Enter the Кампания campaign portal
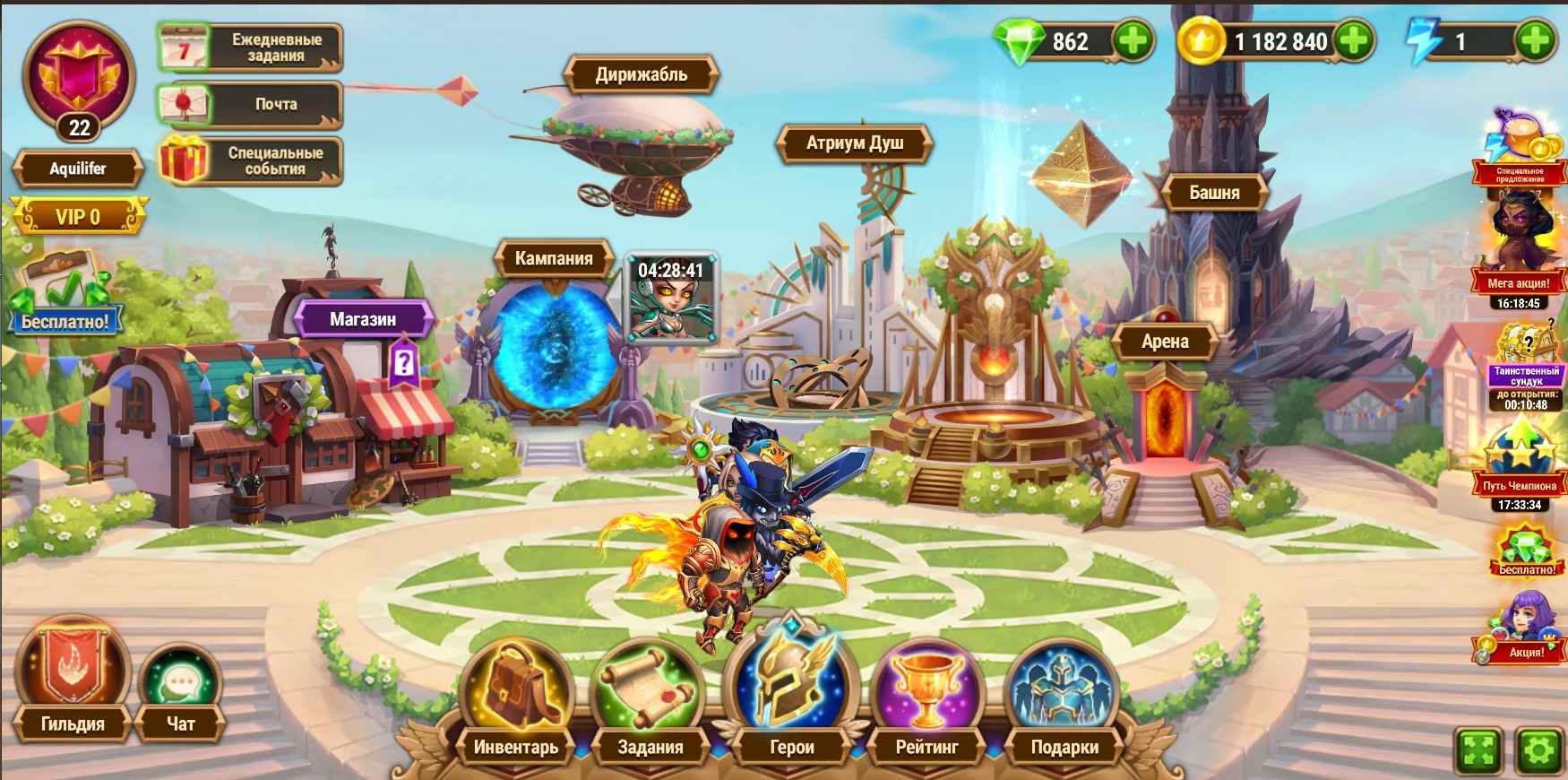The width and height of the screenshot is (1568, 780). (x=555, y=345)
